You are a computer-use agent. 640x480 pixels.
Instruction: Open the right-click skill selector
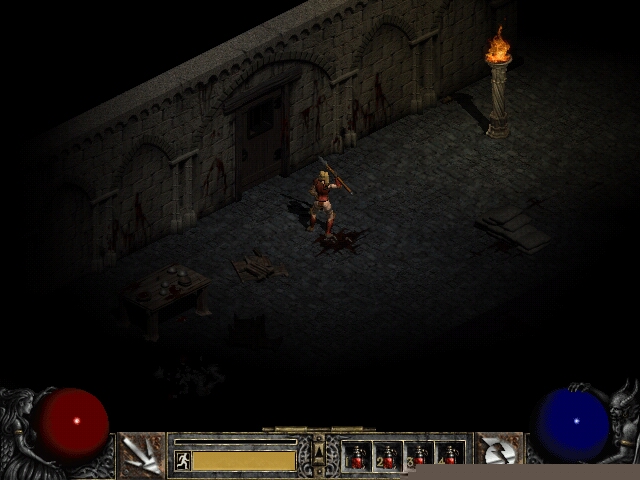(x=497, y=456)
